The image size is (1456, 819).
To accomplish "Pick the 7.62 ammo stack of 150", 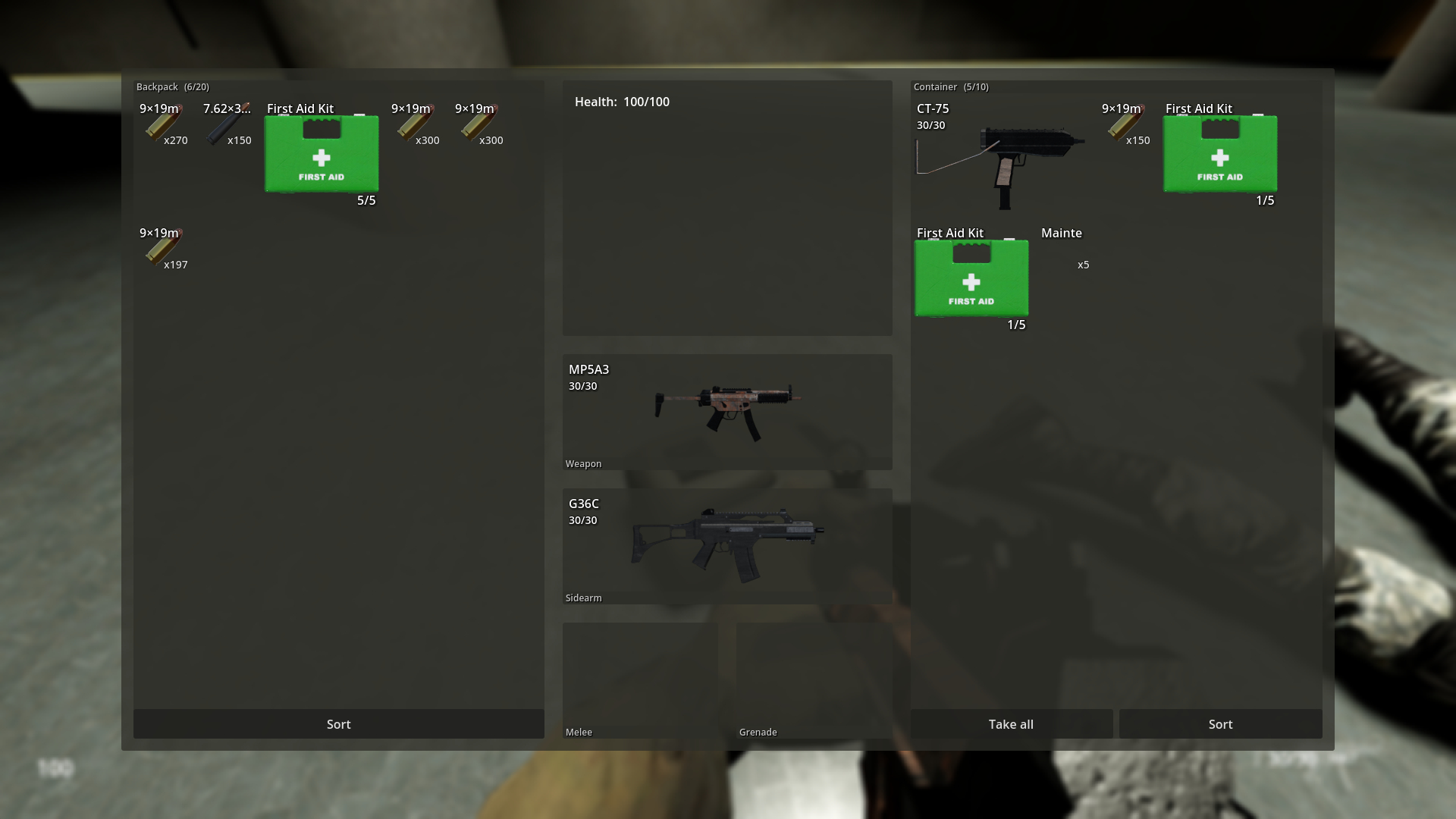I will [x=227, y=125].
